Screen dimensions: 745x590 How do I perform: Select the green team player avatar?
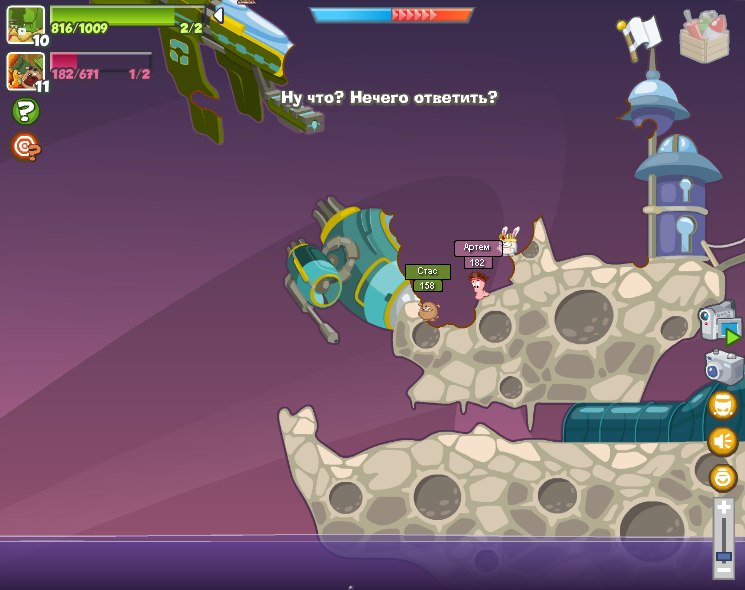click(x=24, y=24)
